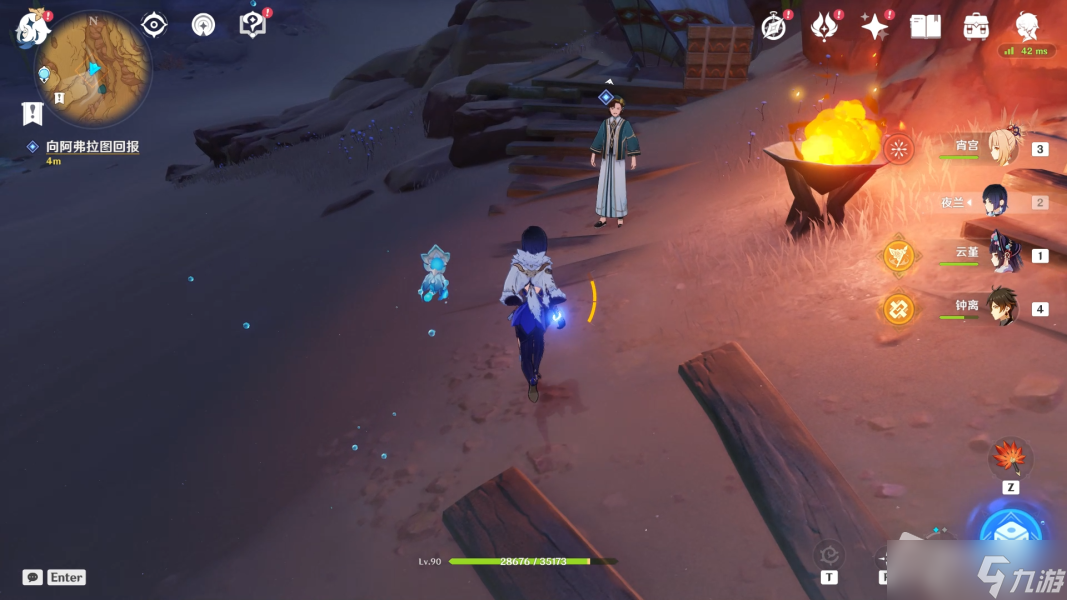Click the quest tracker for 向阿弗拉图回报
Image resolution: width=1067 pixels, height=600 pixels.
pos(92,147)
